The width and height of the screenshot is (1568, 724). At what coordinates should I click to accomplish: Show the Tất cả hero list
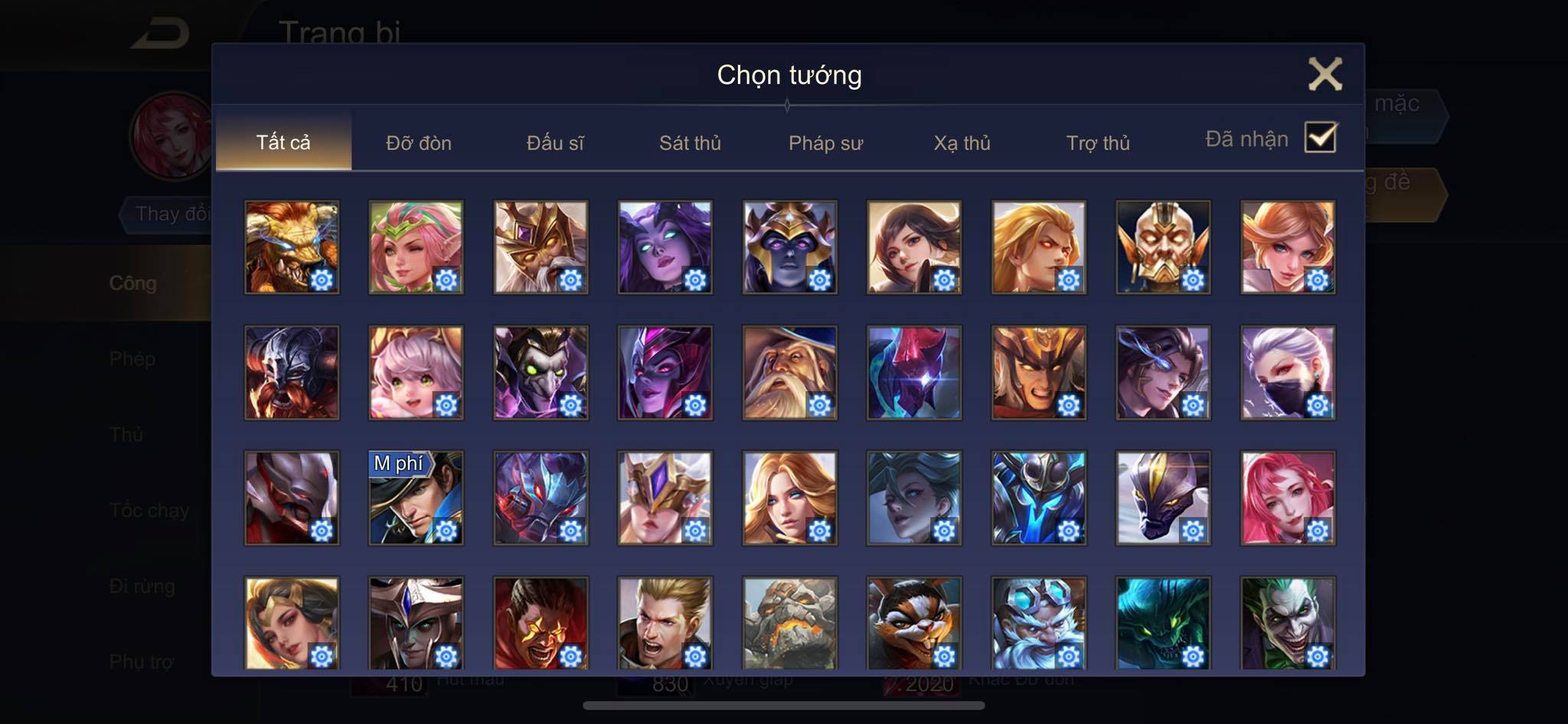[x=283, y=142]
